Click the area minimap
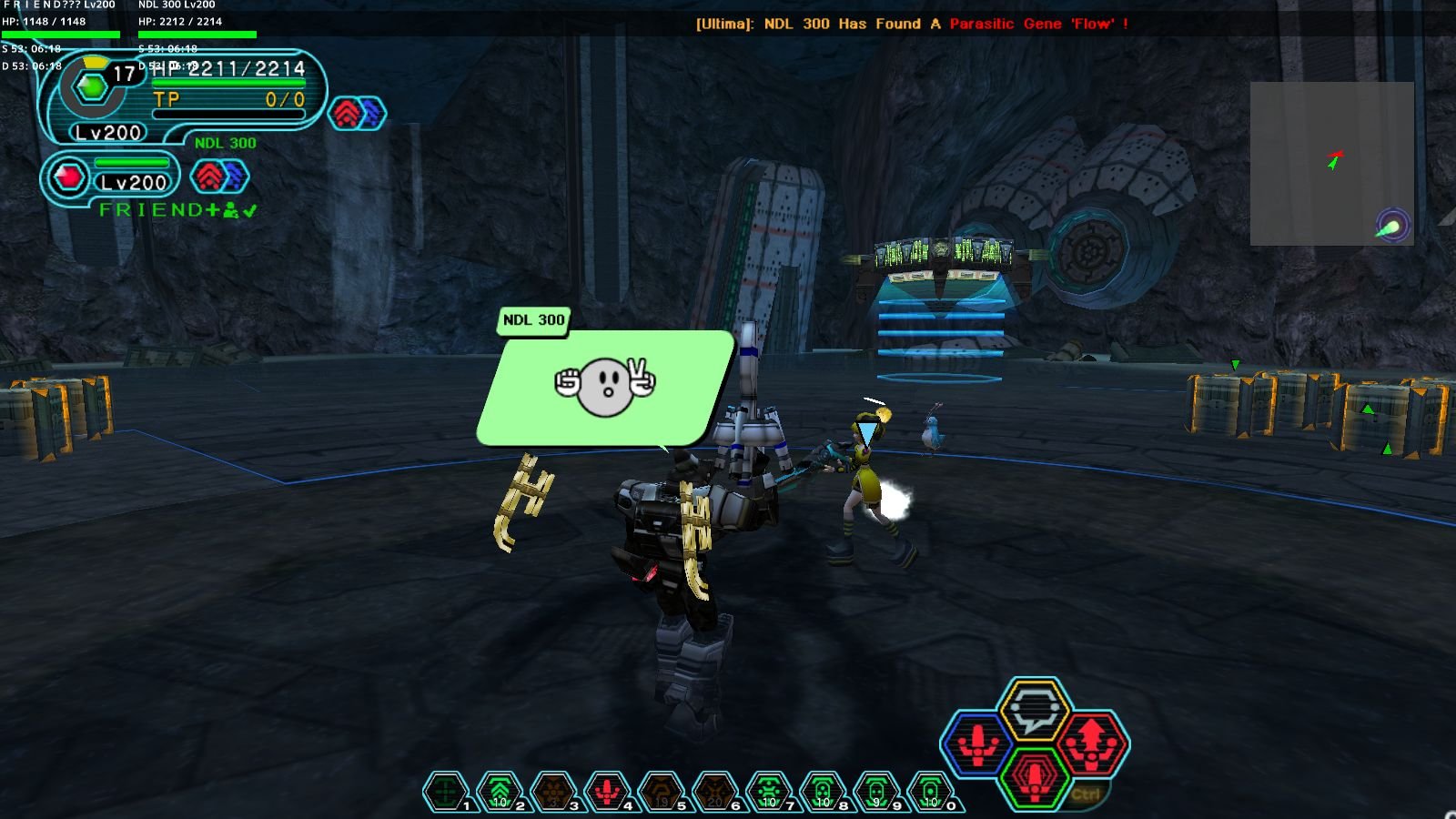The height and width of the screenshot is (819, 1456). pos(1331,164)
